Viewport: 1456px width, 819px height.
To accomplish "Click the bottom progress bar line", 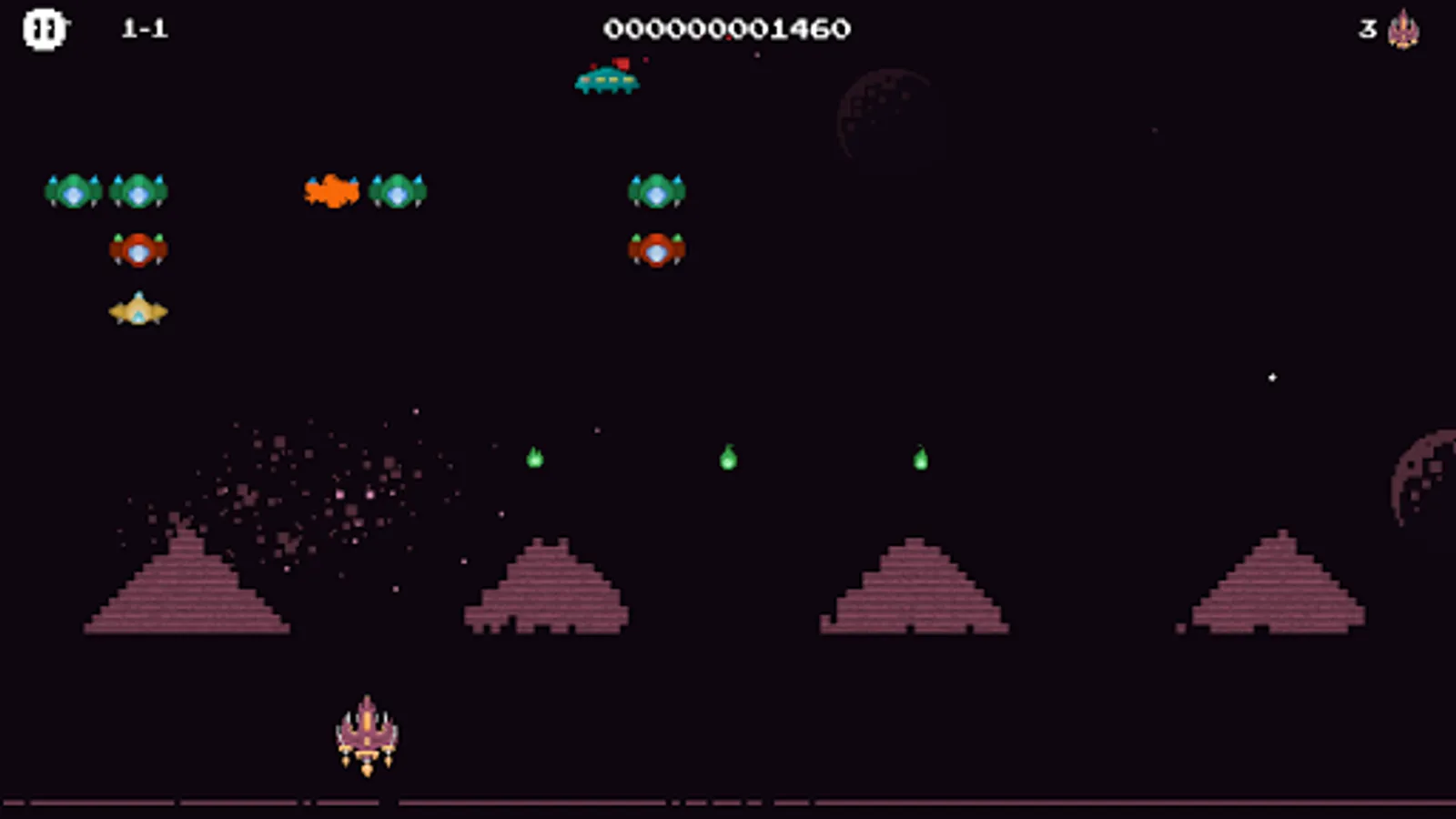I will click(x=728, y=804).
